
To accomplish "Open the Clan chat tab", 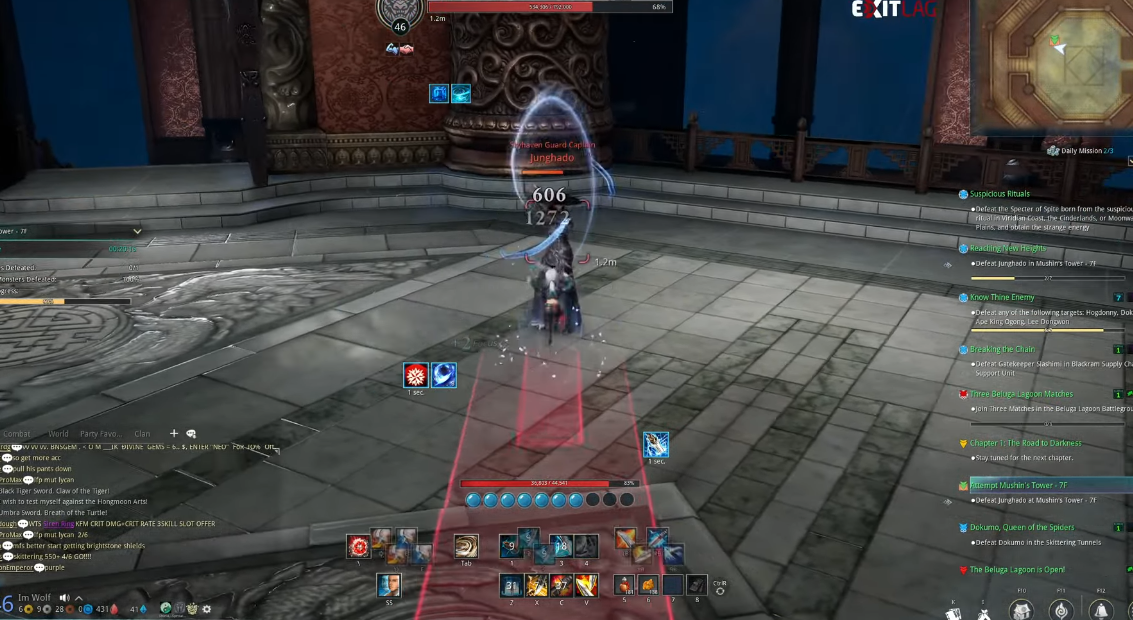I will (143, 434).
